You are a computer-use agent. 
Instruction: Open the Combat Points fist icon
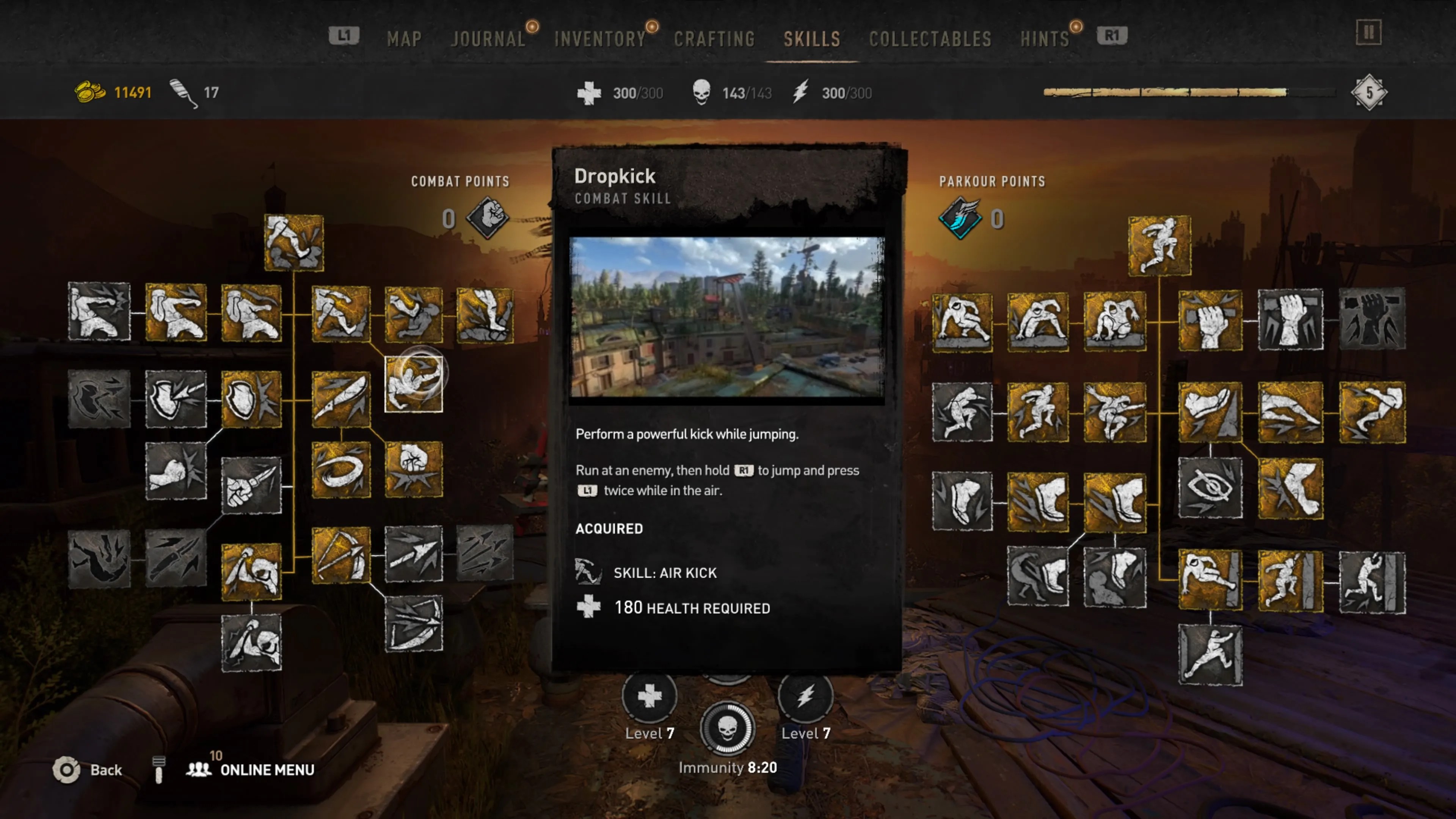pos(486,219)
